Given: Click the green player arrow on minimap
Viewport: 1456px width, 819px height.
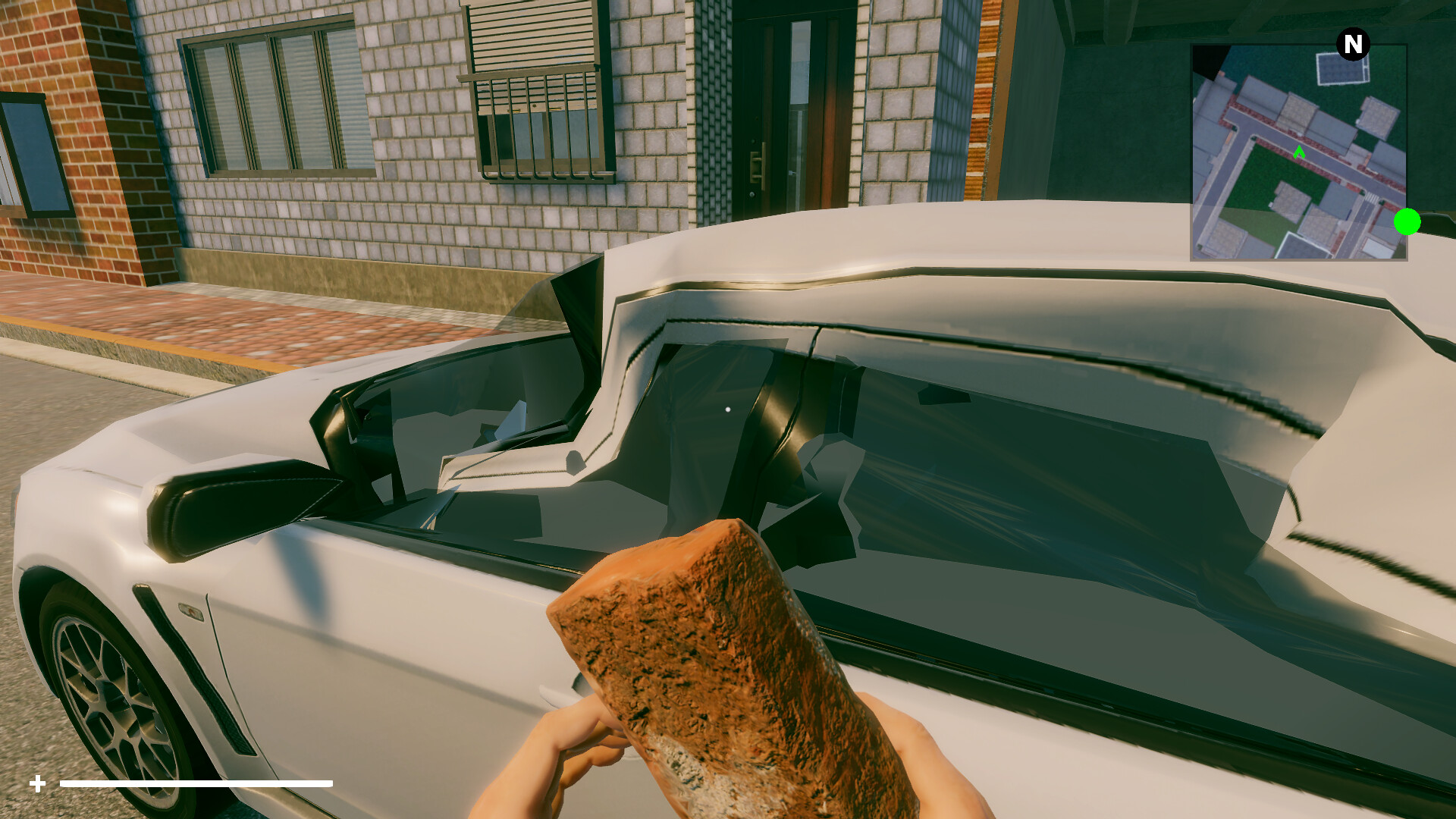Looking at the screenshot, I should (1299, 152).
